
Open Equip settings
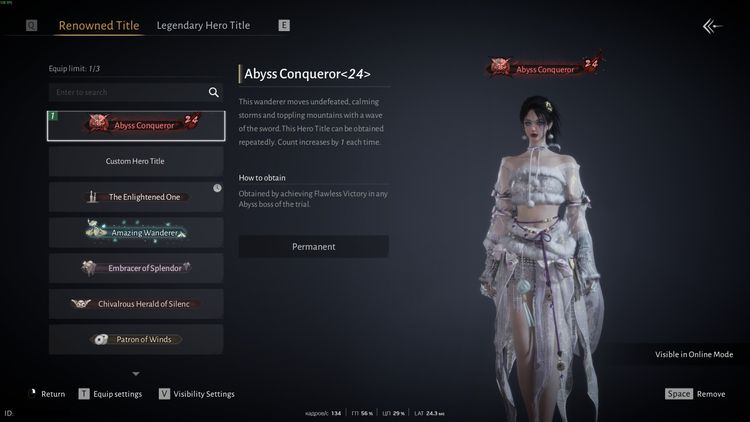112,394
